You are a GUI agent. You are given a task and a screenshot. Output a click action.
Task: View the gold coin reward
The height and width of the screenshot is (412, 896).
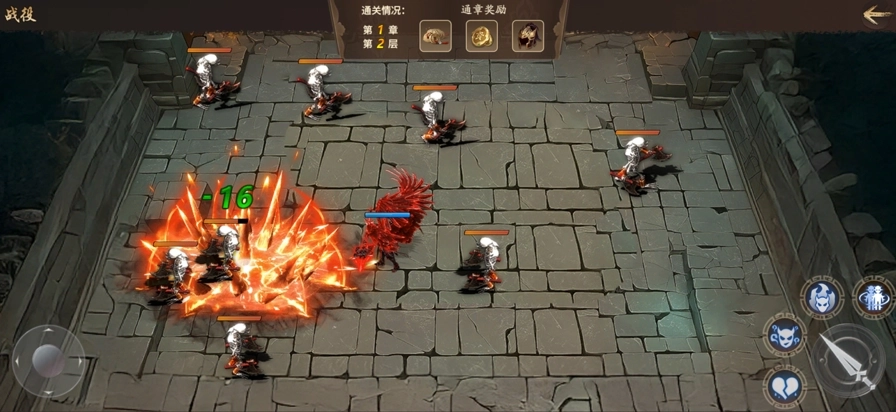[x=481, y=36]
